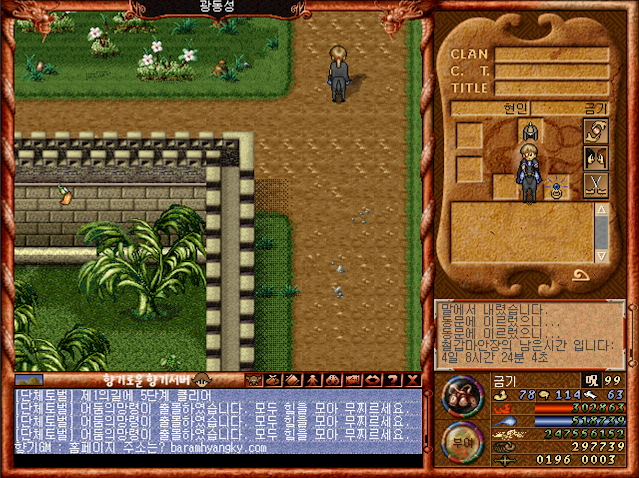Click the double-arrow exchange toolbar icon

point(372,380)
